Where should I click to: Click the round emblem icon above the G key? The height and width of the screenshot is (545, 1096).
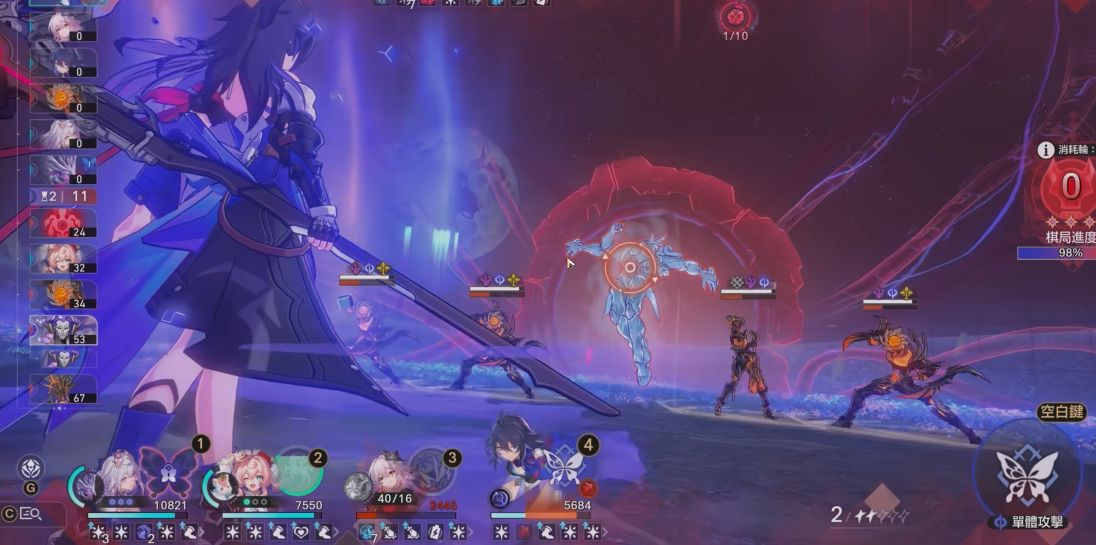31,468
